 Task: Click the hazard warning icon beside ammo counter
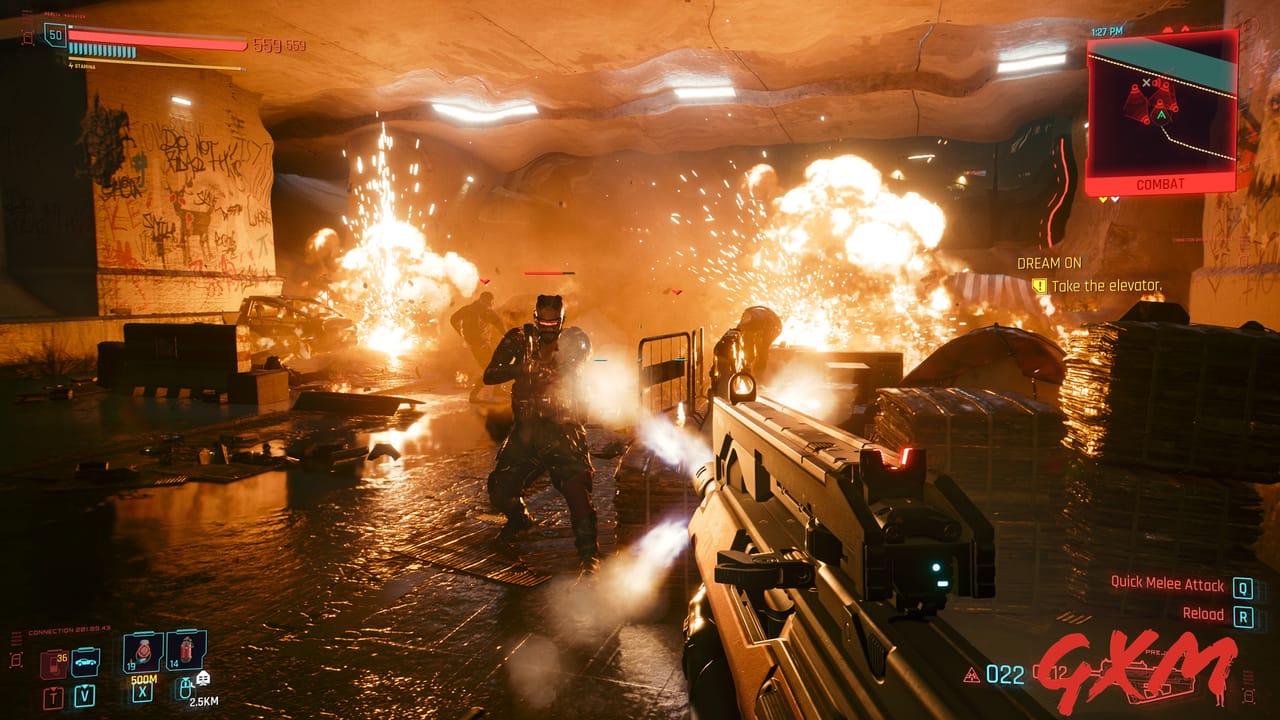pos(971,675)
